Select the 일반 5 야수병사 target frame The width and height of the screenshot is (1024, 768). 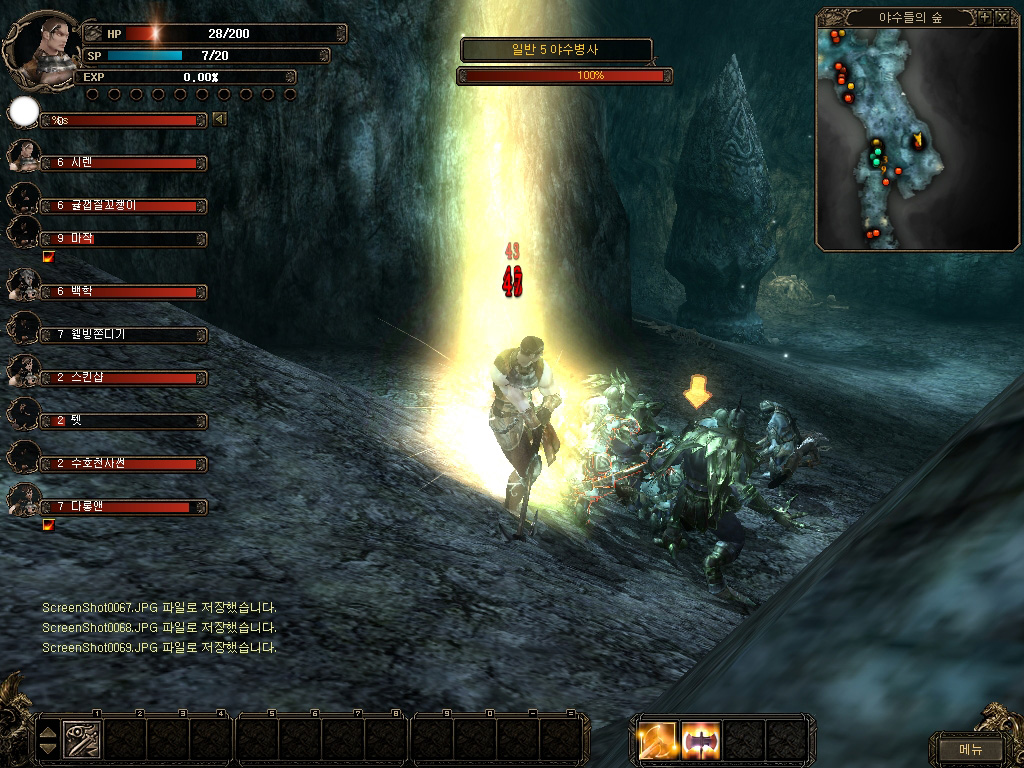556,49
